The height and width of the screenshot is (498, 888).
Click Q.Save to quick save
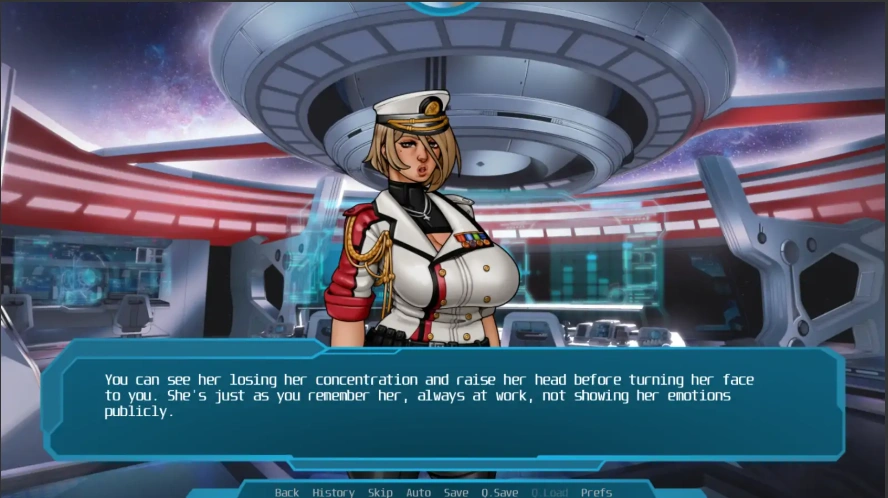(499, 492)
